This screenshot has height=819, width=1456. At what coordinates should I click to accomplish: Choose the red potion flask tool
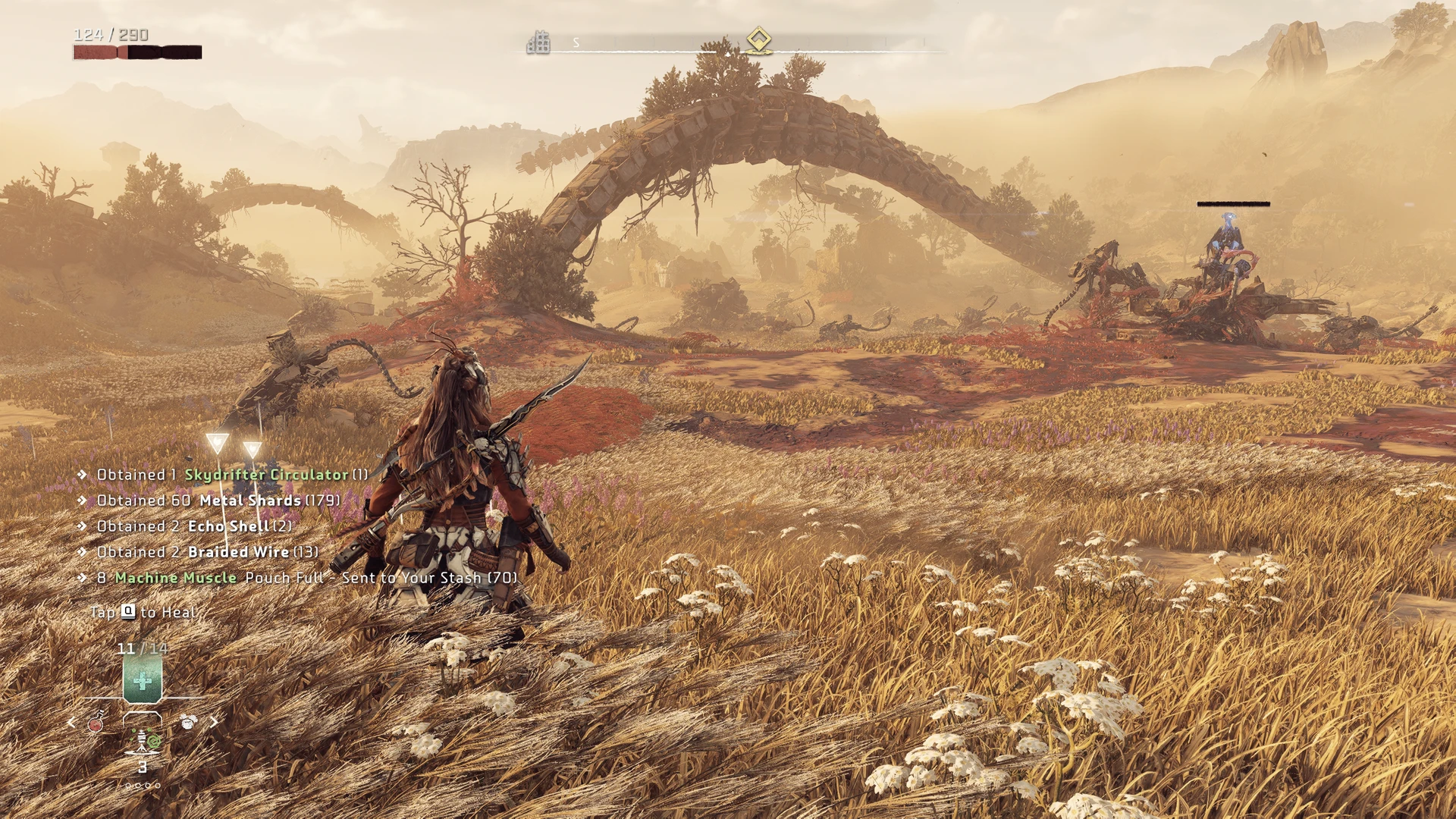[96, 723]
